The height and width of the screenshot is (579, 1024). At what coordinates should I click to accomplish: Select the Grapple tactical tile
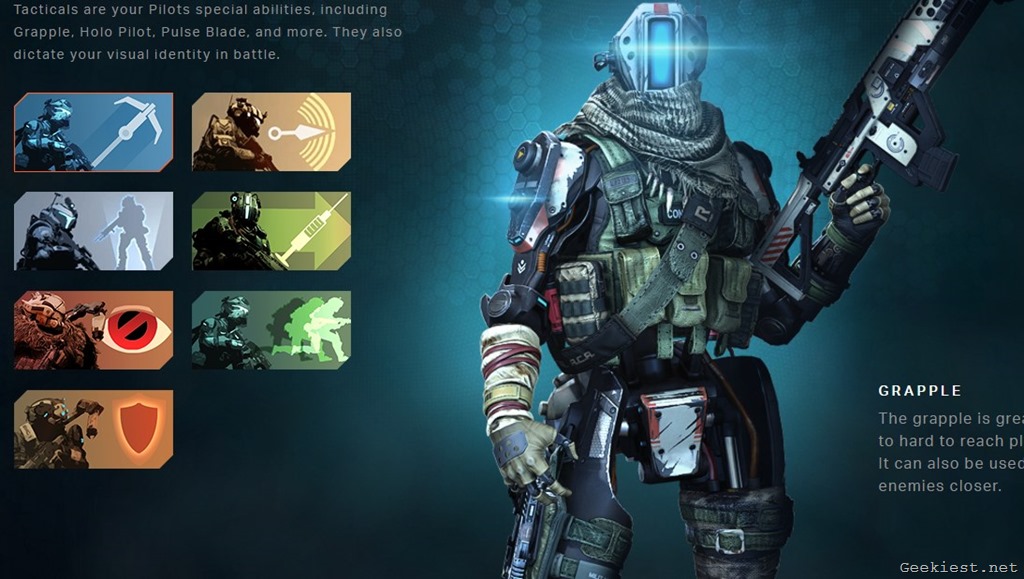(x=94, y=132)
